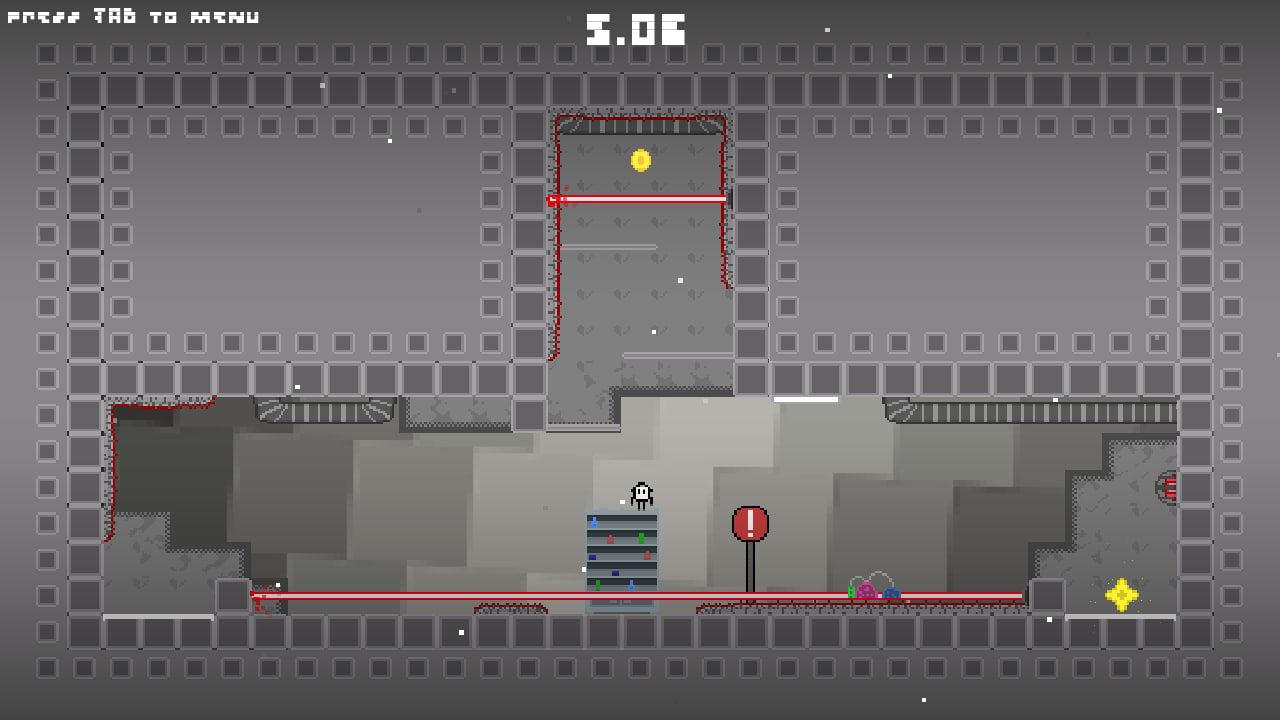The width and height of the screenshot is (1280, 720).
Task: Click the red turret mounted on right wall
Action: pos(1169,489)
